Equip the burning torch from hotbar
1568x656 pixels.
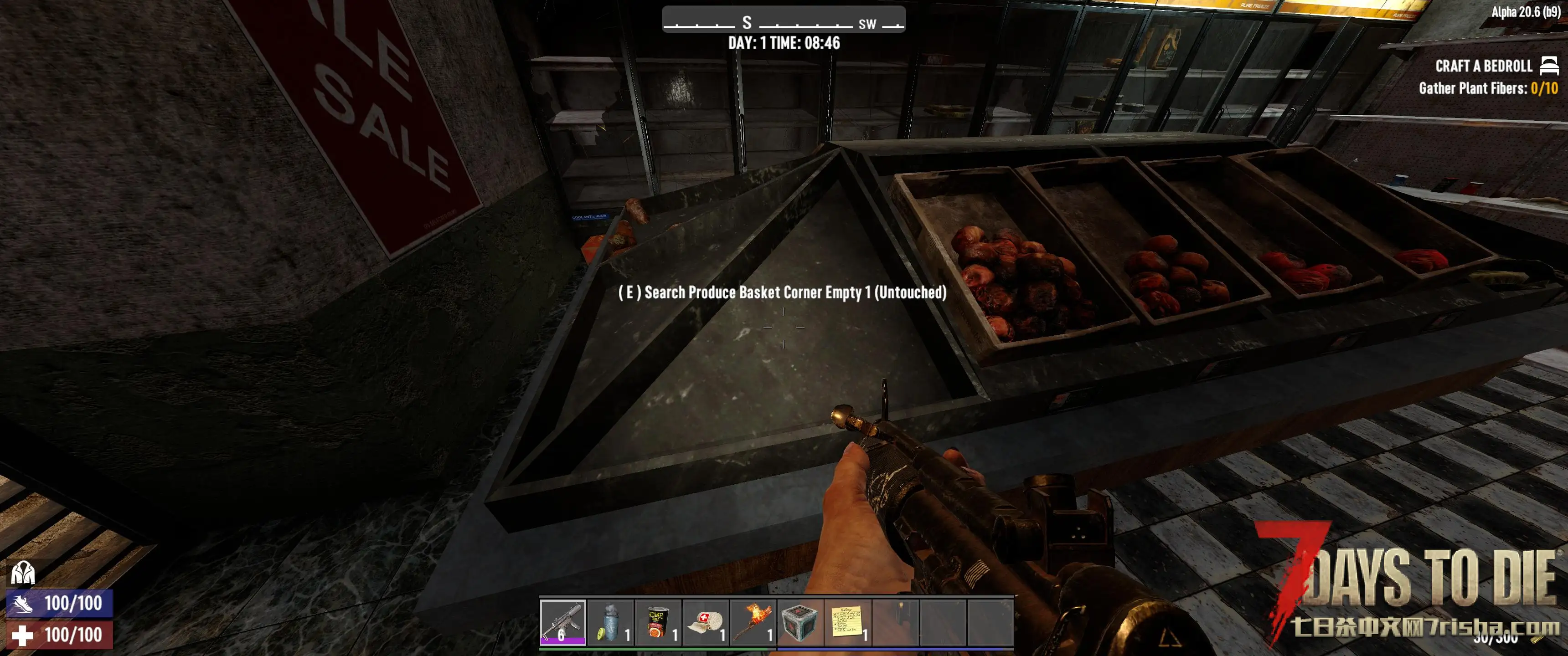pyautogui.click(x=753, y=622)
